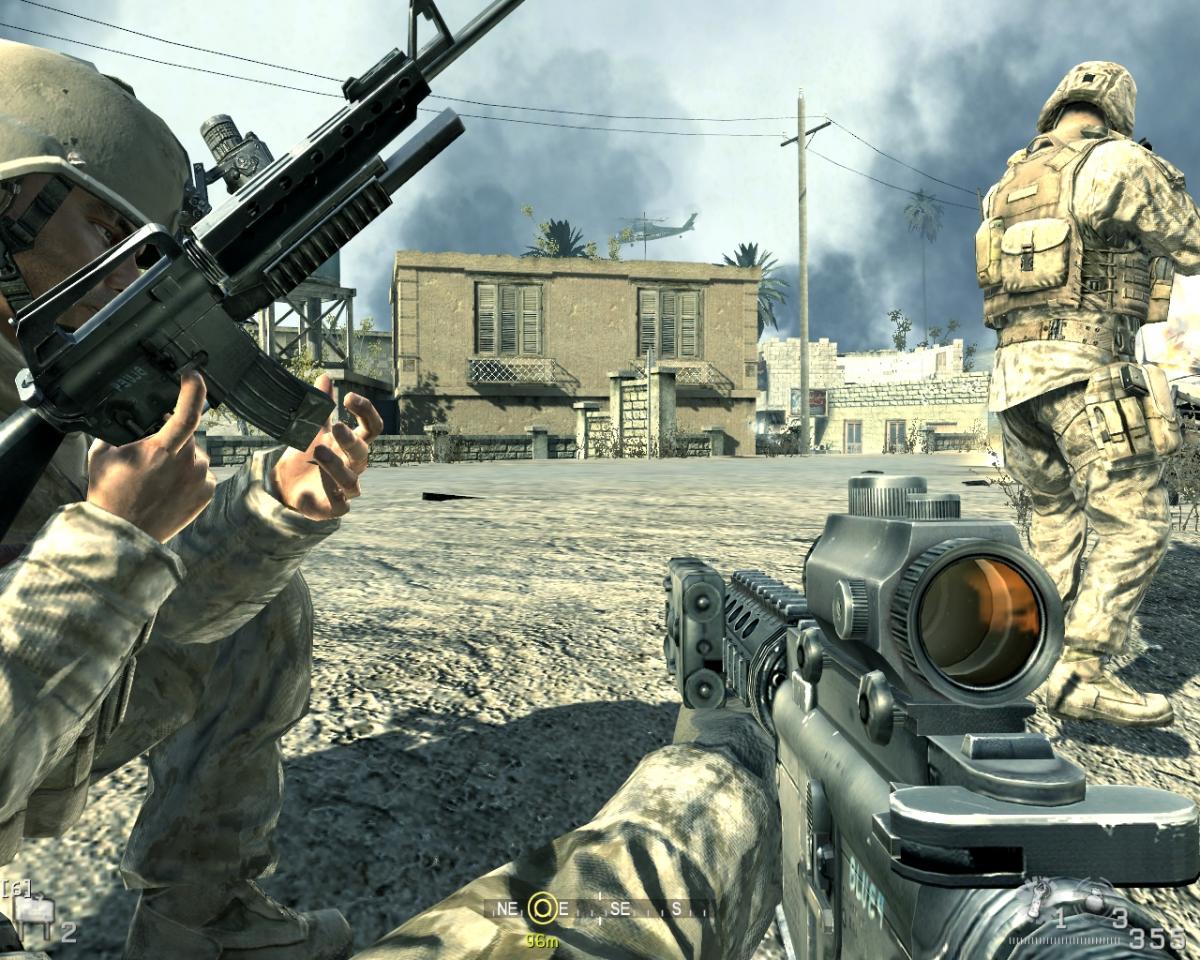The height and width of the screenshot is (960, 1200).
Task: Click the yellow objective marker on compass
Action: click(543, 908)
